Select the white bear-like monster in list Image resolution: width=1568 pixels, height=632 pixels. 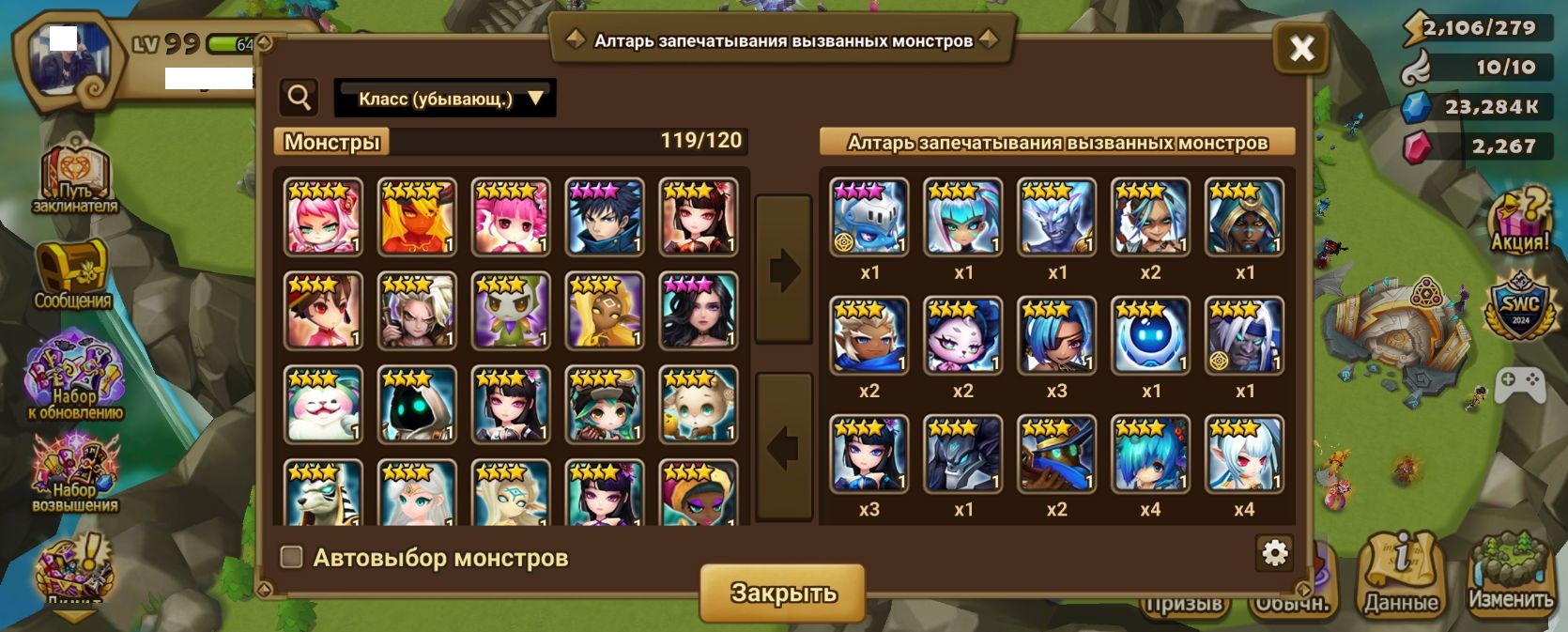pyautogui.click(x=323, y=404)
